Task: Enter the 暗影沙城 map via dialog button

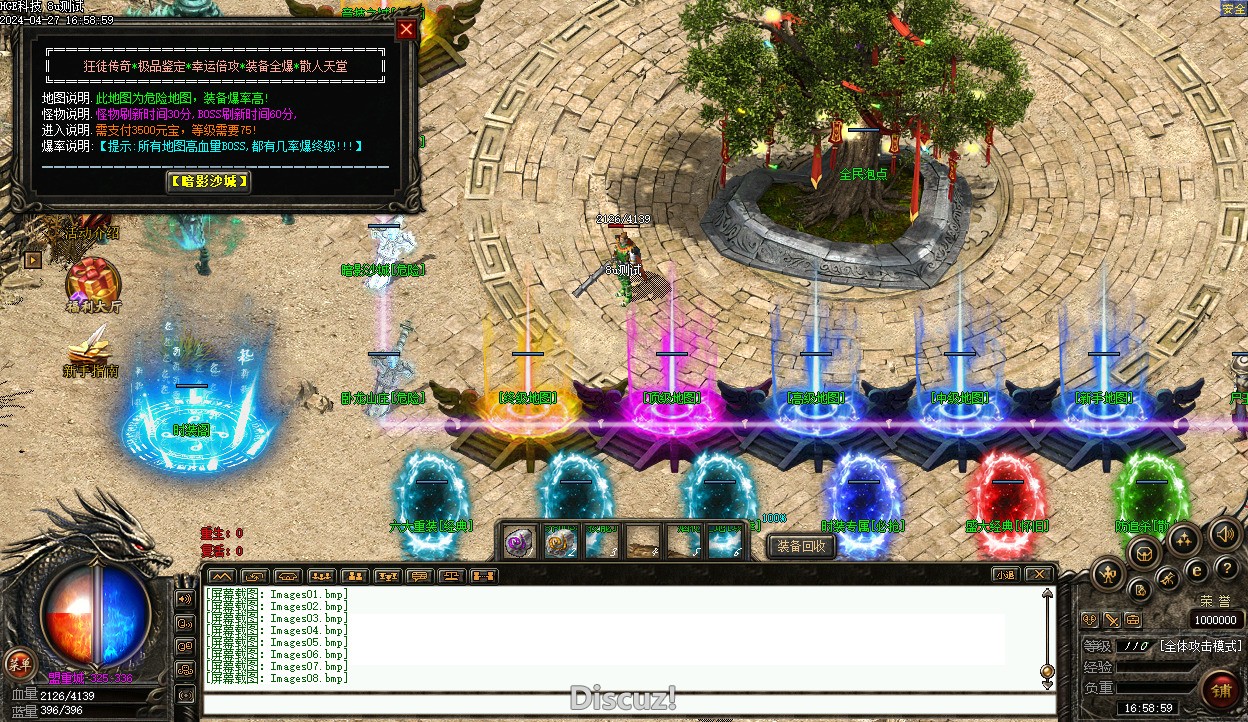Action: 208,182
